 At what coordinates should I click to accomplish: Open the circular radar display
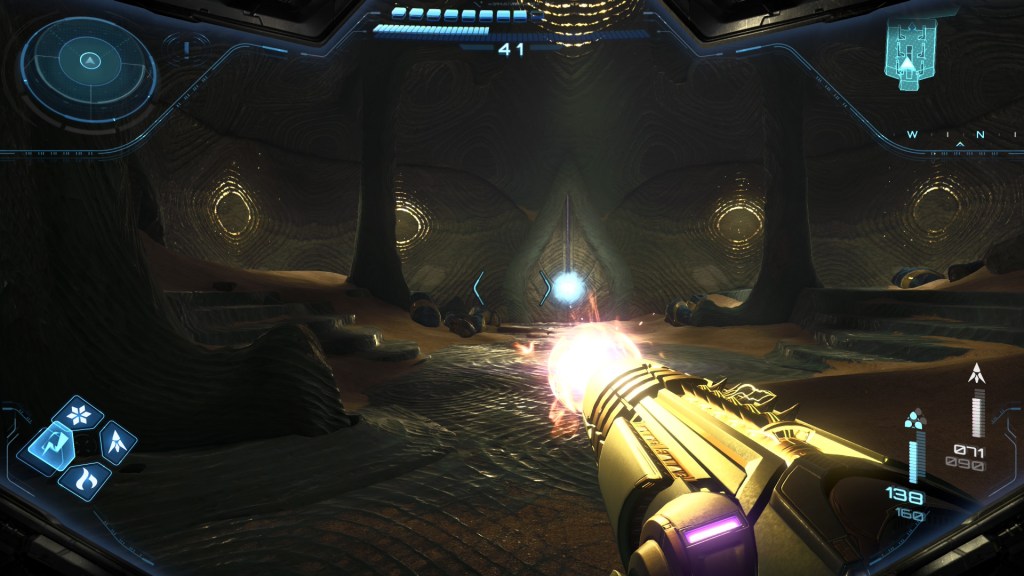(89, 67)
